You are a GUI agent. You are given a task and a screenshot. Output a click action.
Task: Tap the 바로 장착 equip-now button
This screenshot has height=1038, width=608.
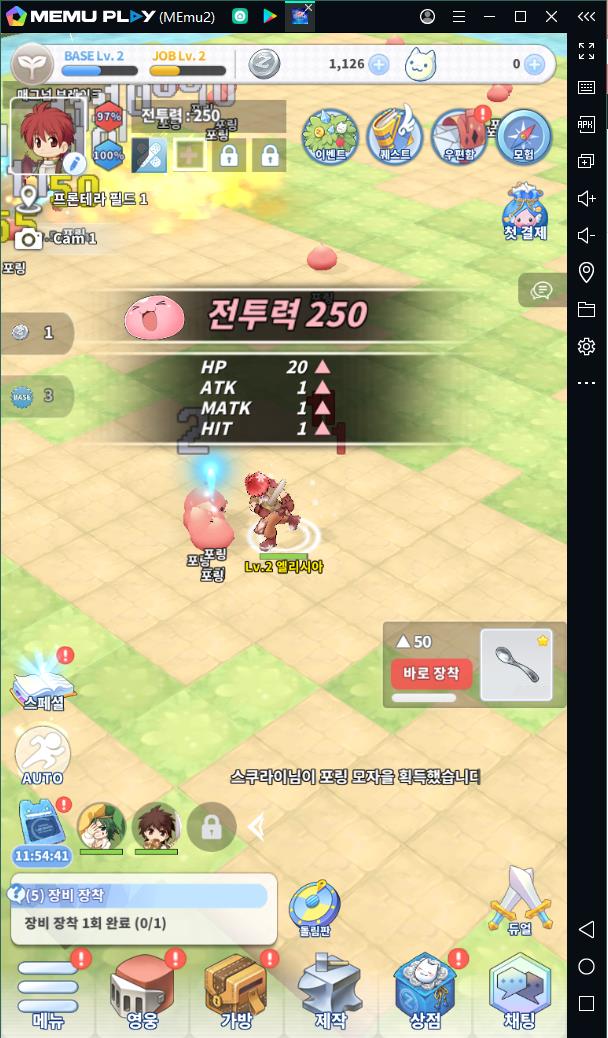tap(431, 673)
